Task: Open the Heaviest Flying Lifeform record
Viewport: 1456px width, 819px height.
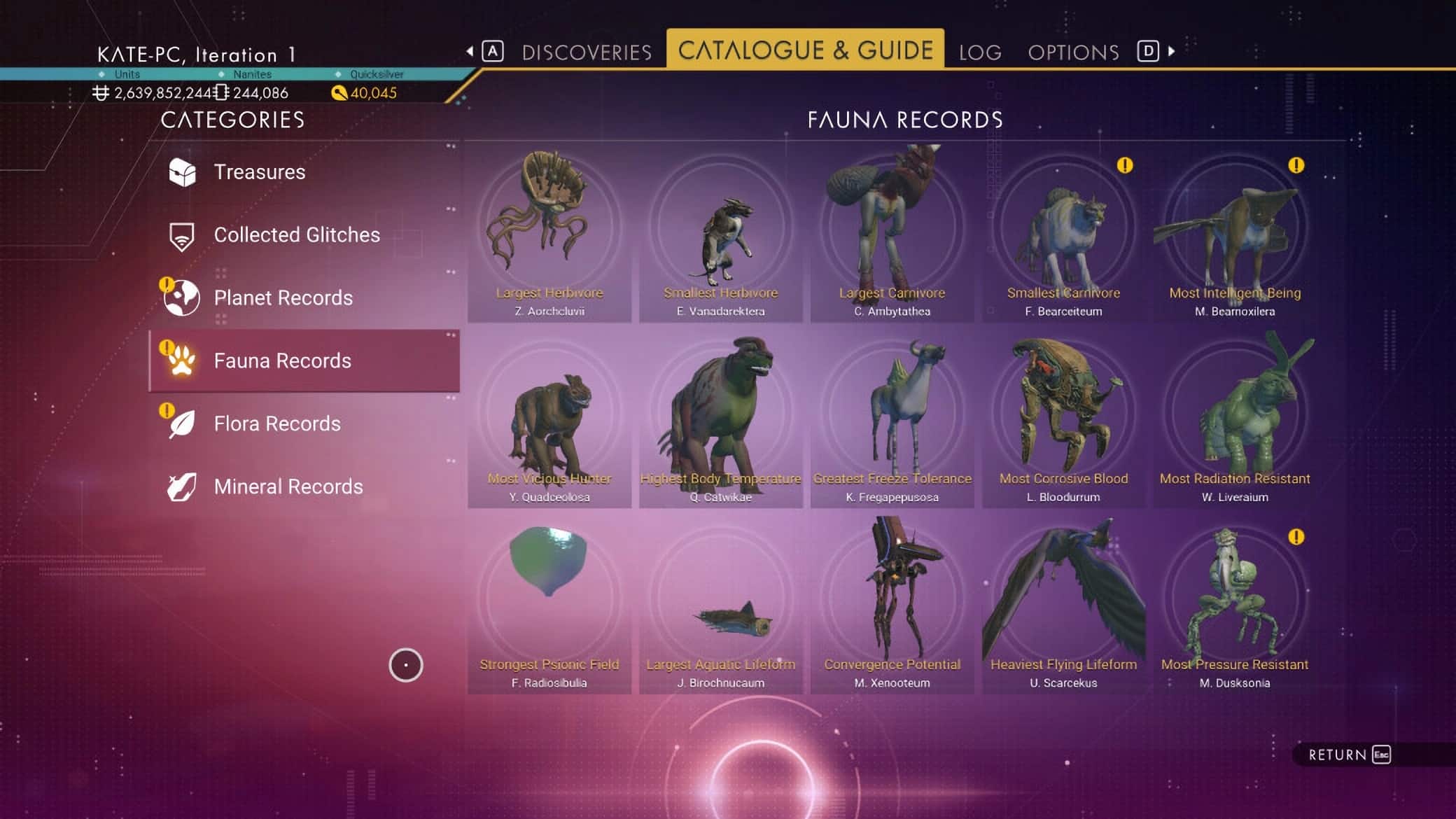Action: 1064,602
